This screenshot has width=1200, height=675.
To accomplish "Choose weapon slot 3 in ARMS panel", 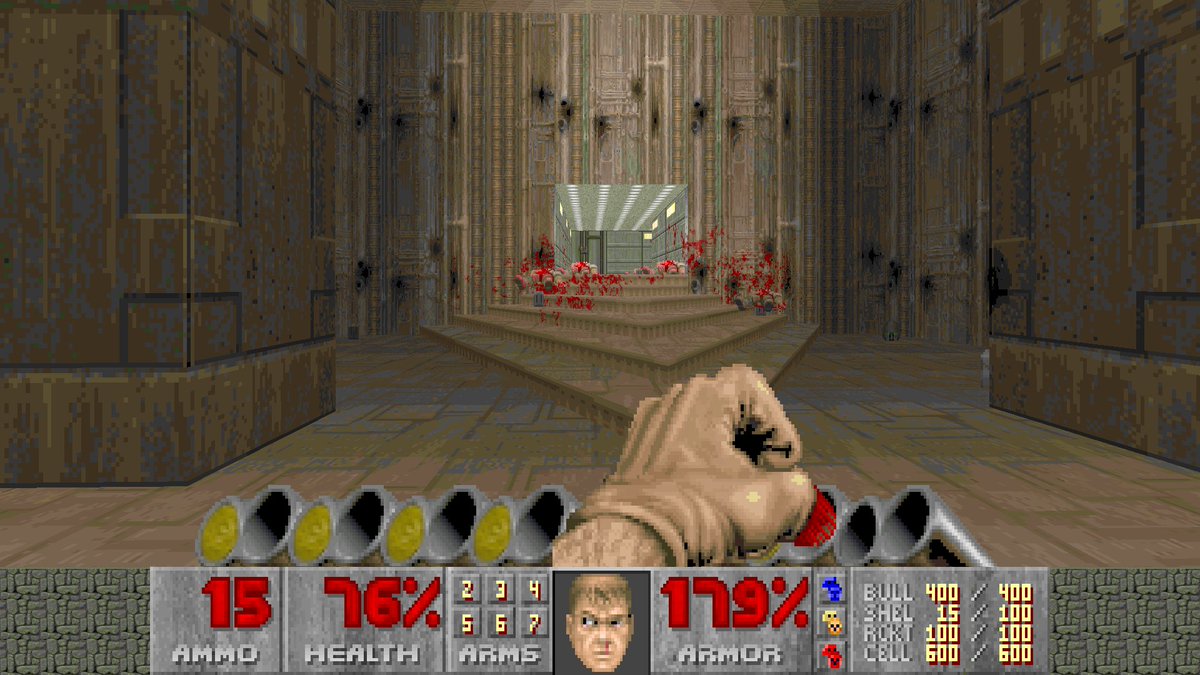I will point(501,591).
